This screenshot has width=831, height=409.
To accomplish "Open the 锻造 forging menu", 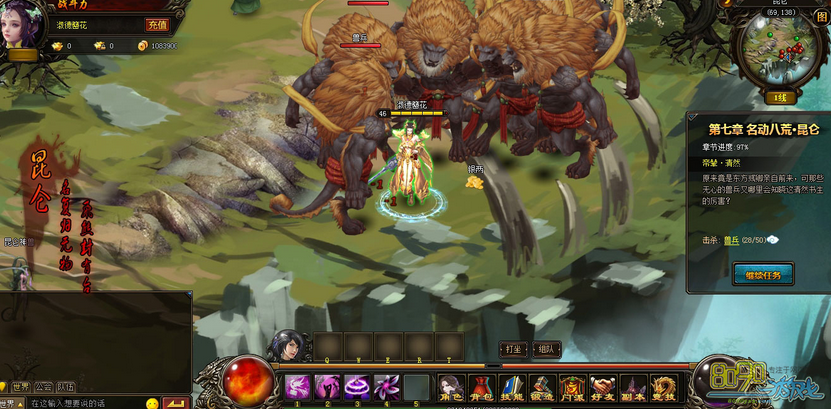I will (542, 388).
